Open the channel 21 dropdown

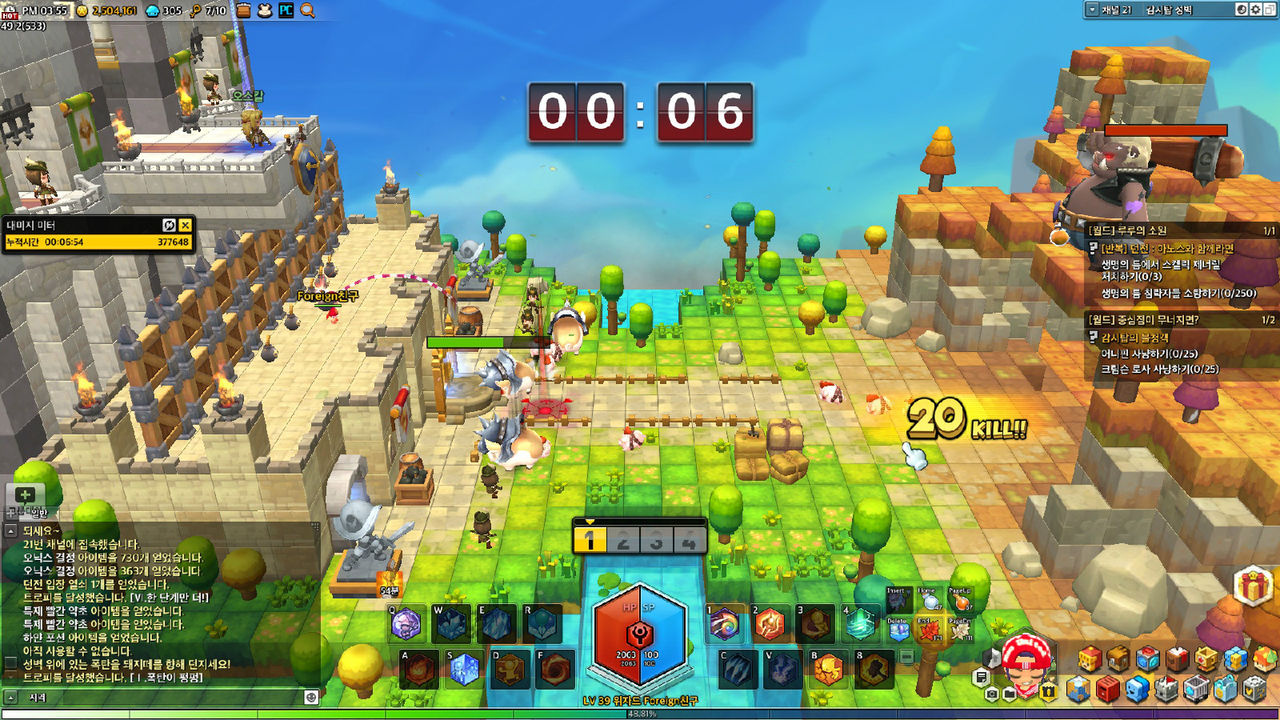pos(1091,9)
